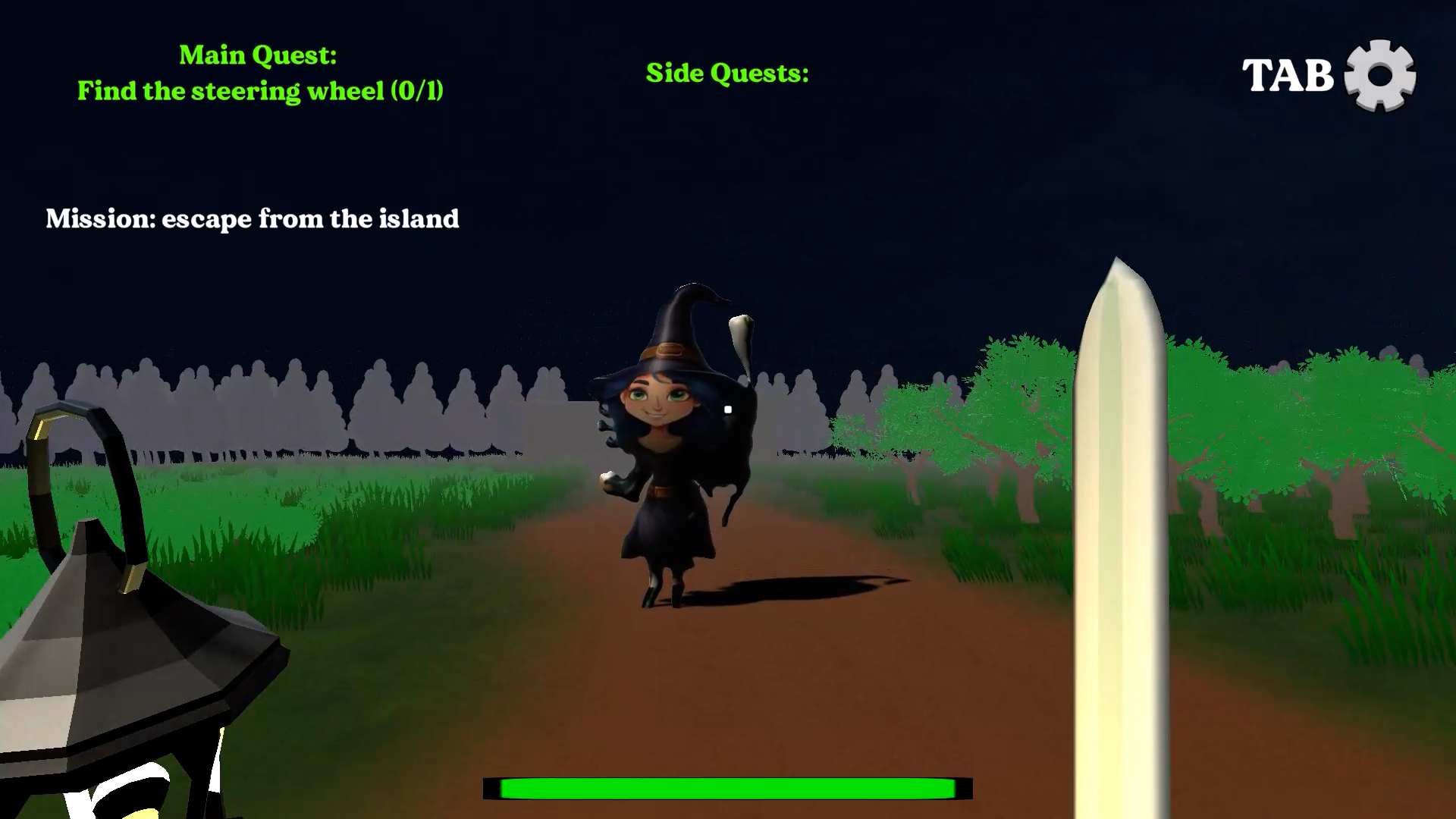
Task: Click the TAB label next to settings
Action: pyautogui.click(x=1289, y=74)
